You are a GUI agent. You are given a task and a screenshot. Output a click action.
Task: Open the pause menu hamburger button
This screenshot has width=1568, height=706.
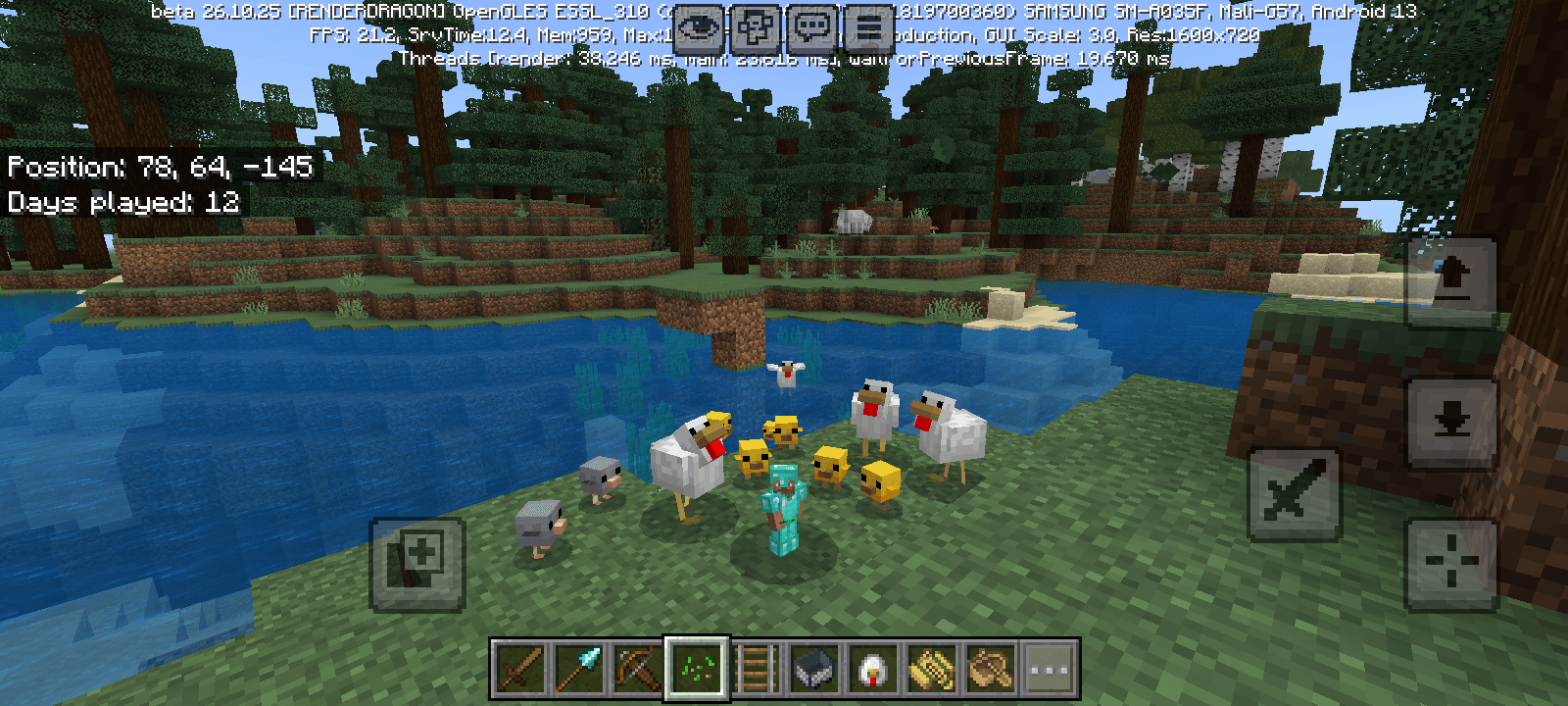869,28
